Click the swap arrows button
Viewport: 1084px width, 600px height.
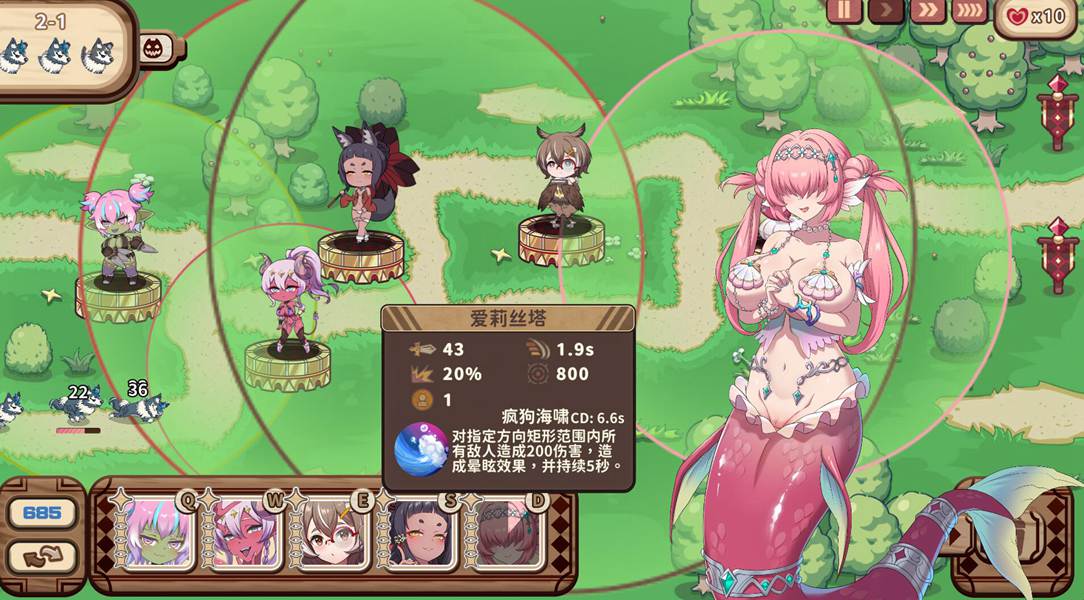(42, 556)
